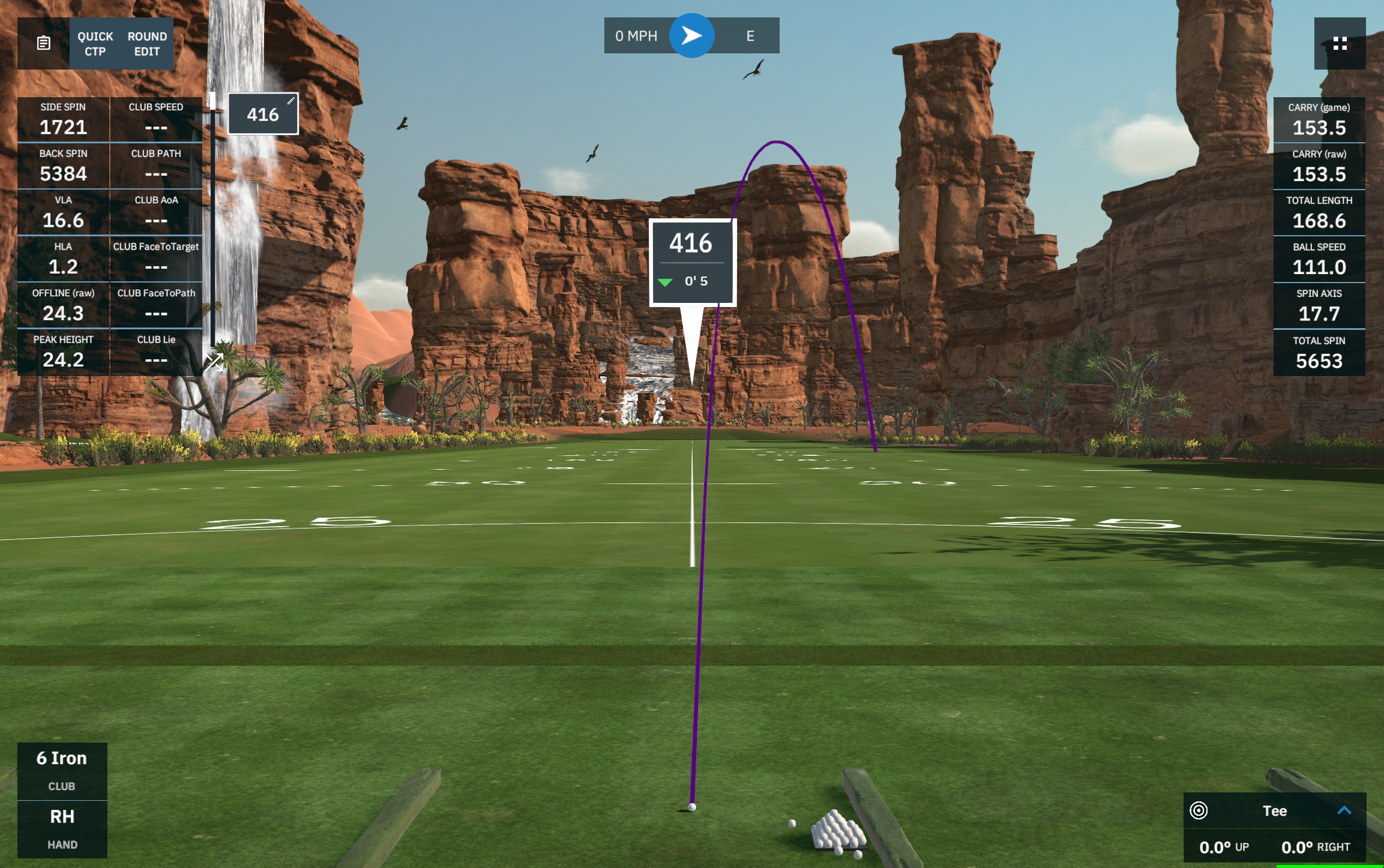Select the CARRY (game) stat tile

(1319, 119)
